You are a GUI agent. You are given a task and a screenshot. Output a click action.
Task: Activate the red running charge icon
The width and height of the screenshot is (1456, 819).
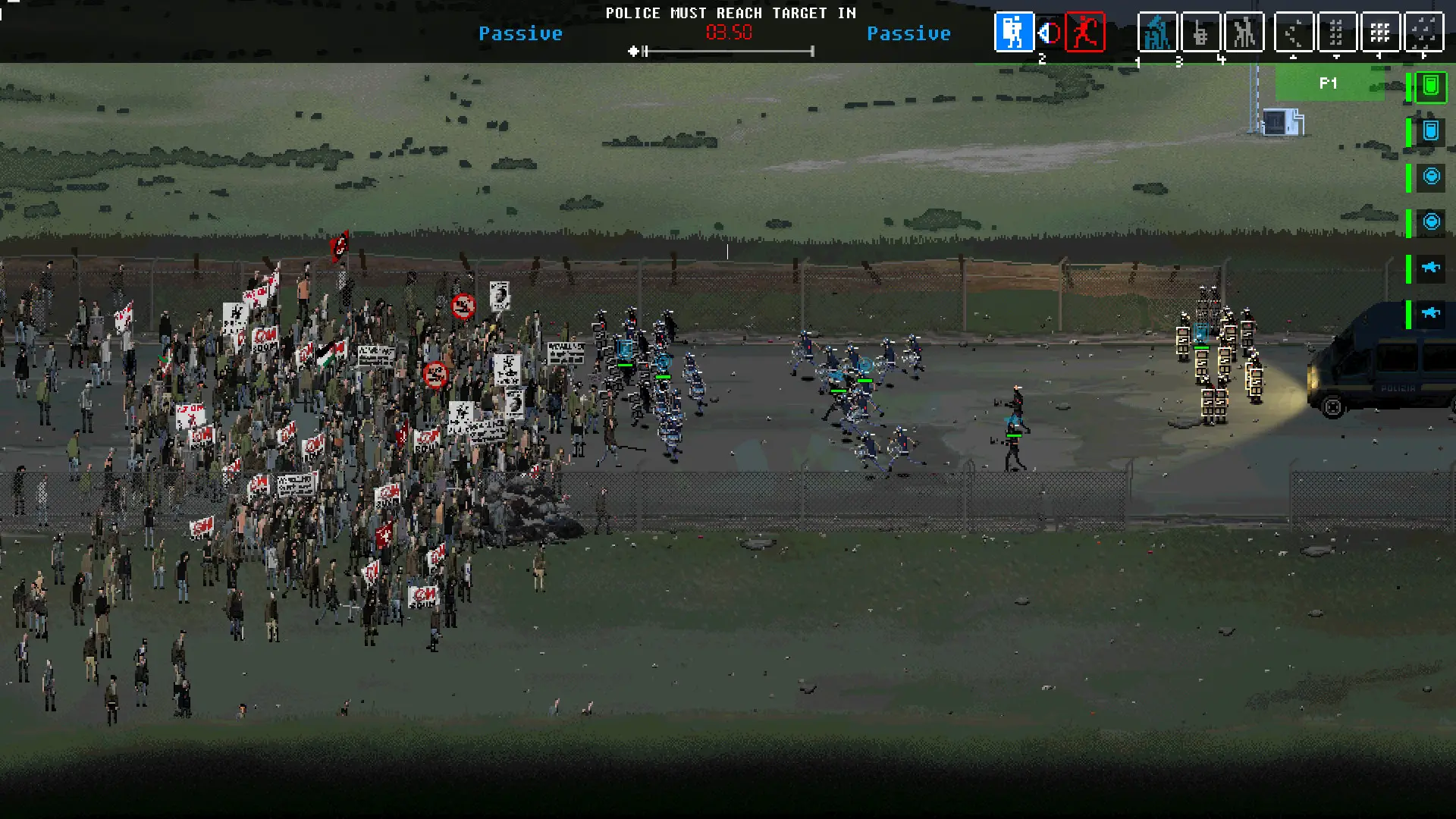coord(1084,33)
